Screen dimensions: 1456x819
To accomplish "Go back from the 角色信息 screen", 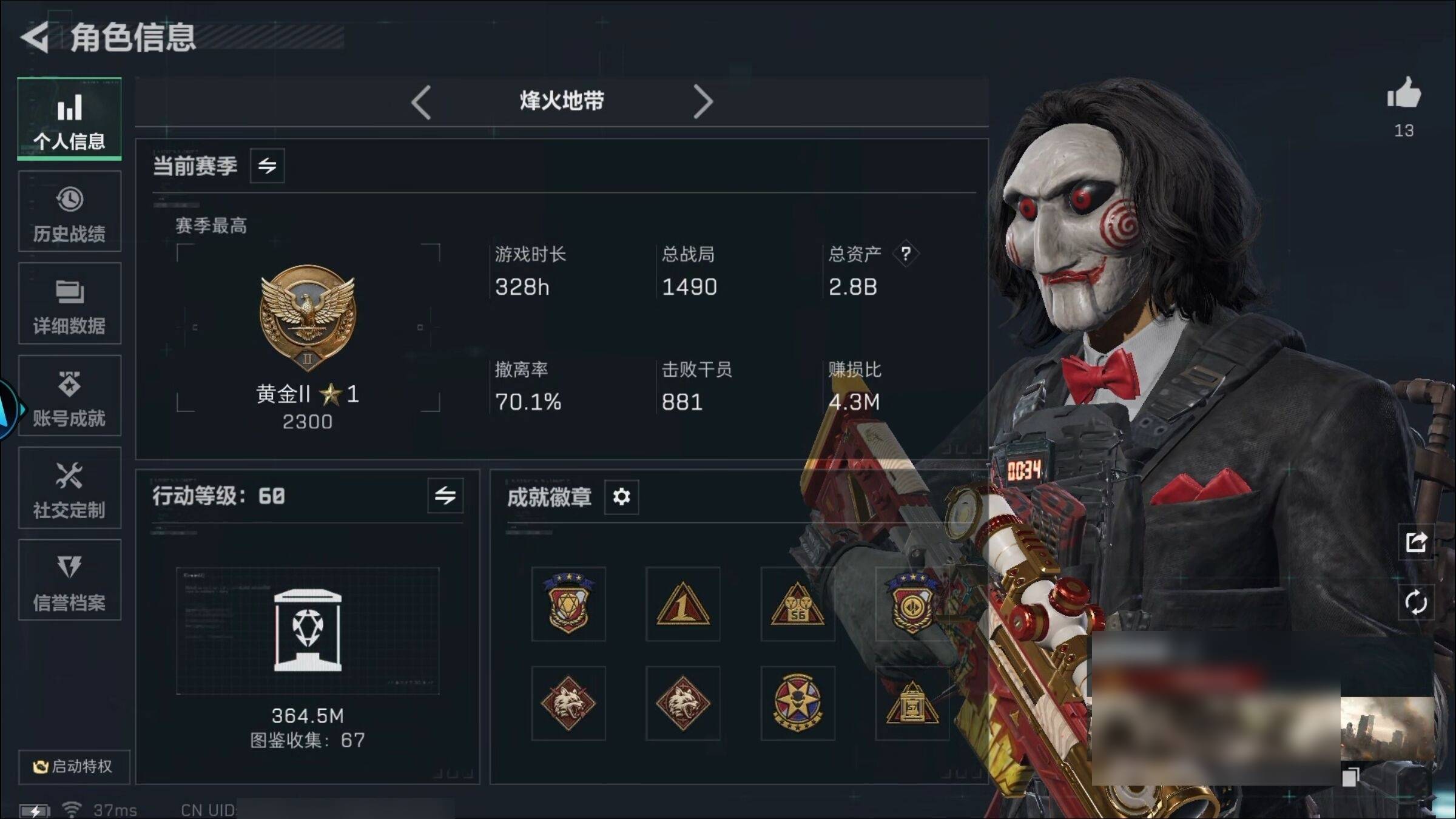I will pos(35,38).
